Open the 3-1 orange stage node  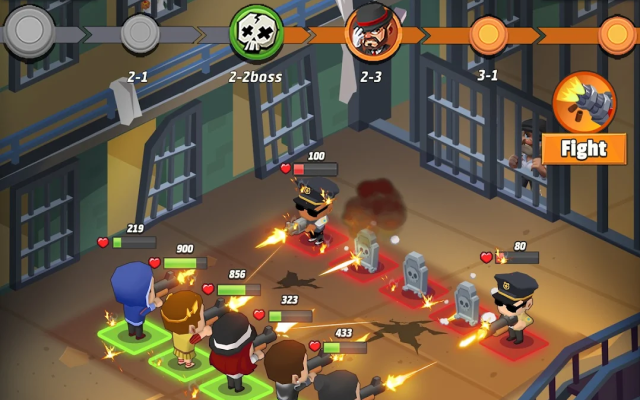pos(488,34)
